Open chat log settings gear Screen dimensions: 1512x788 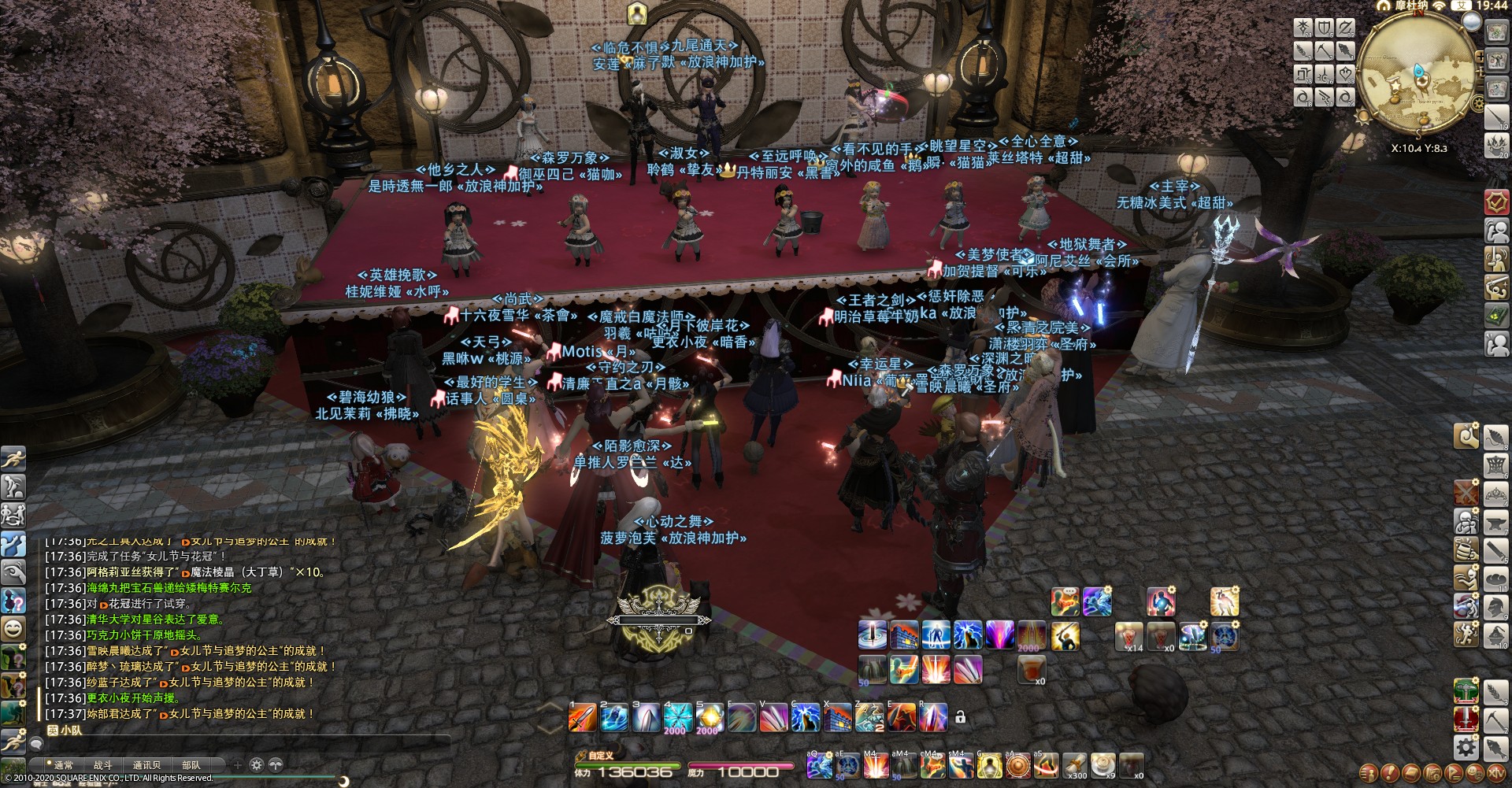coord(256,764)
